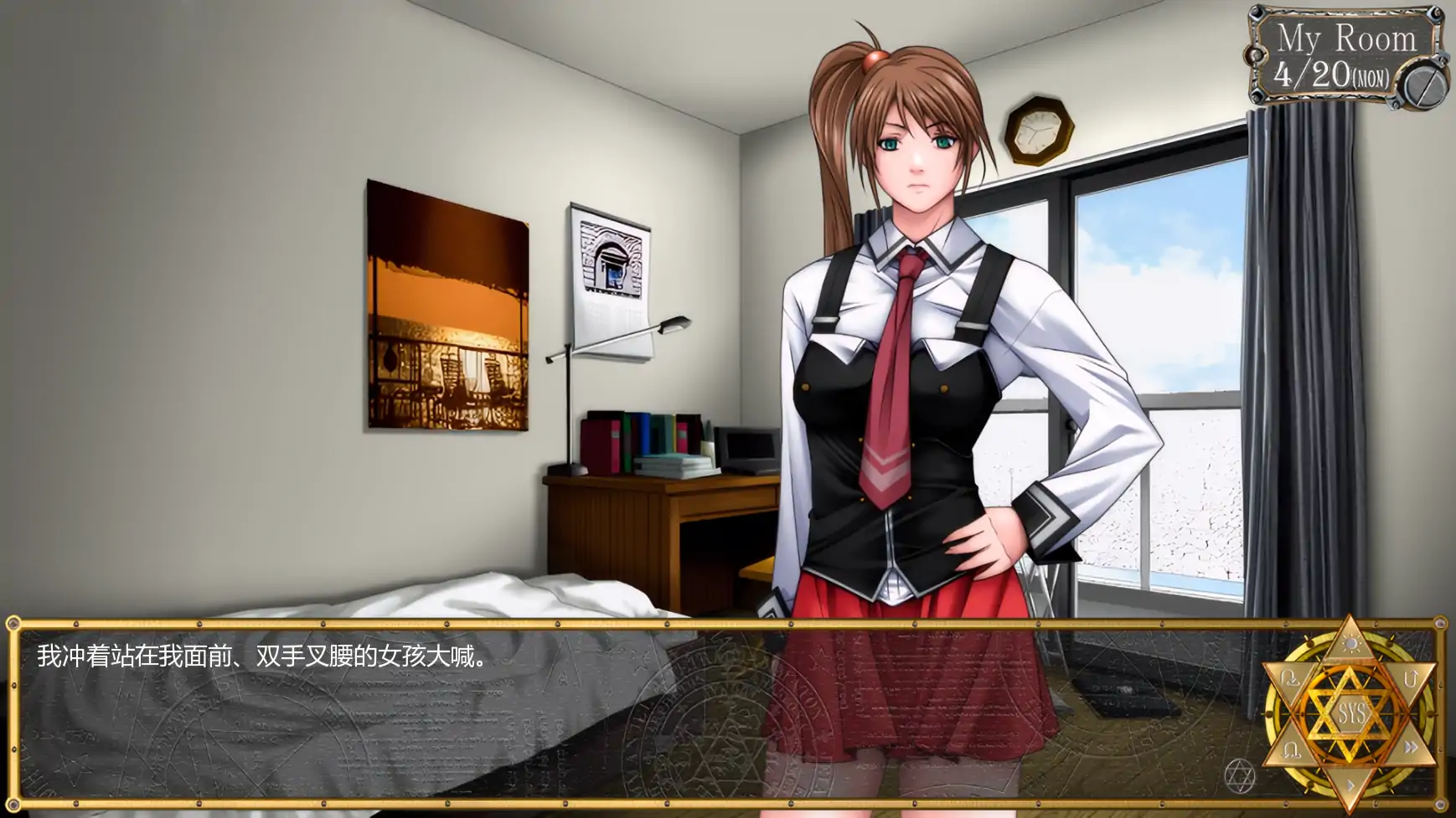Open the backlog with the curved return arrow icon
1456x818 pixels.
pyautogui.click(x=1412, y=678)
